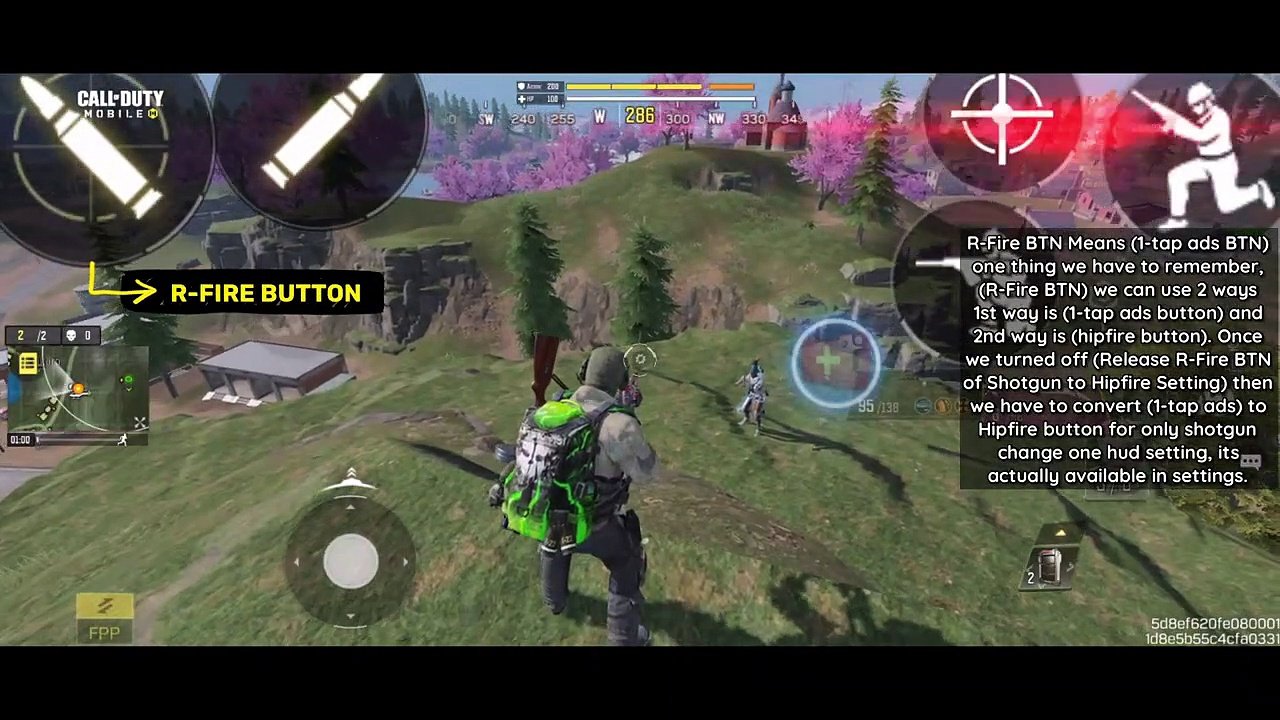The height and width of the screenshot is (720, 1280).
Task: Activate the auto-sprint arrow above joystick
Action: click(350, 480)
